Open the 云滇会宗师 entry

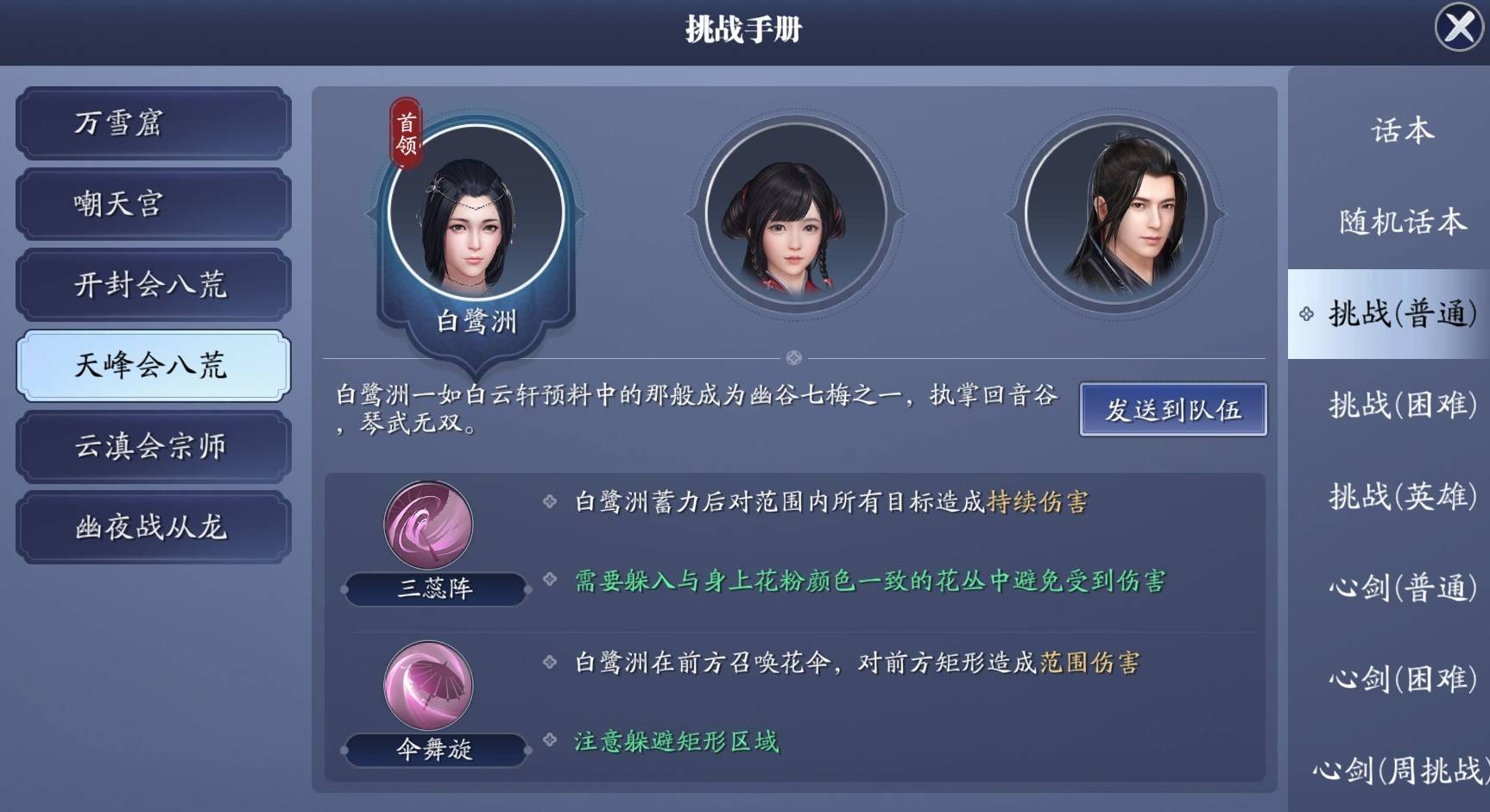pyautogui.click(x=152, y=446)
